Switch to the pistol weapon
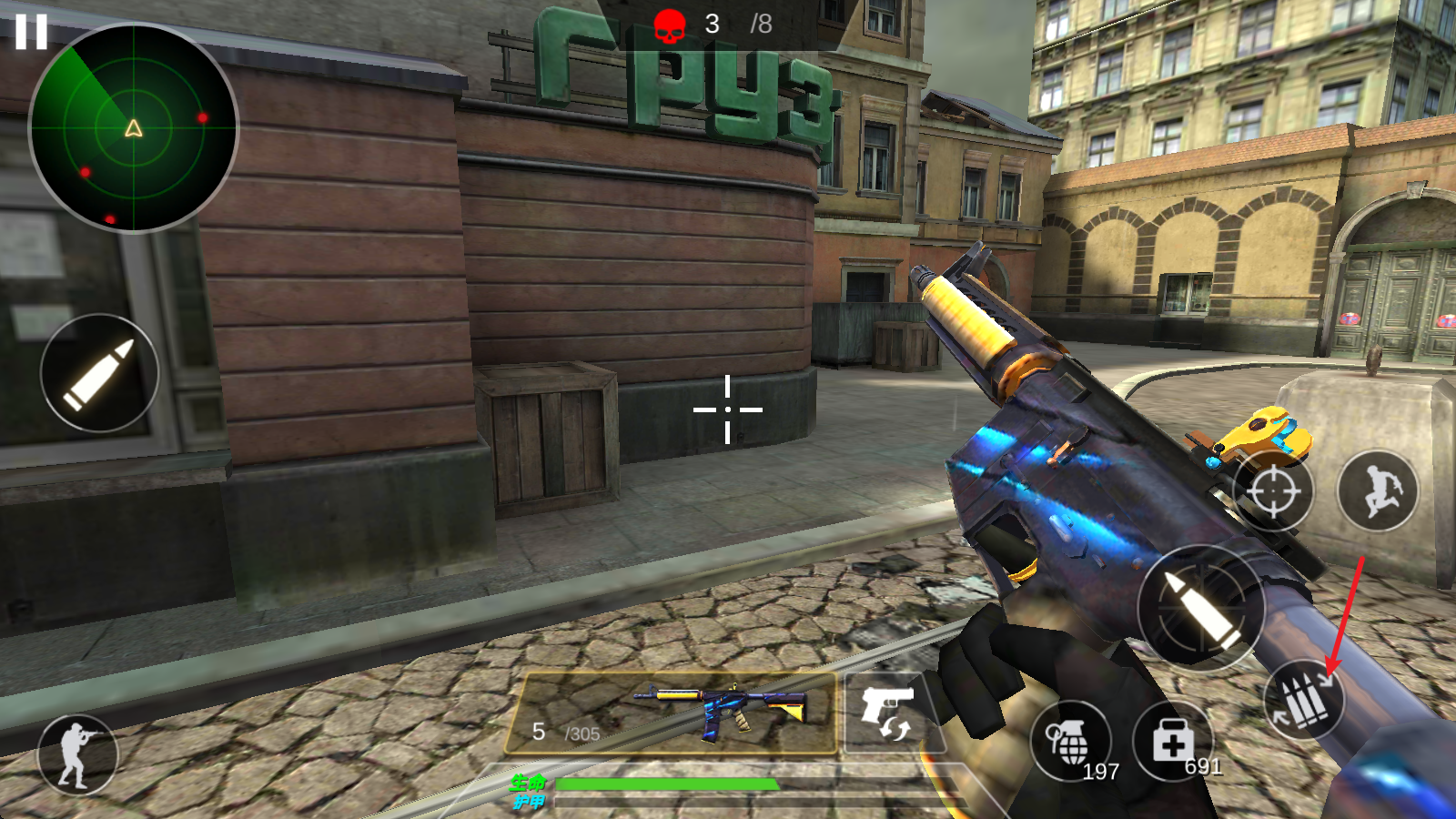The width and height of the screenshot is (1456, 819). [887, 713]
